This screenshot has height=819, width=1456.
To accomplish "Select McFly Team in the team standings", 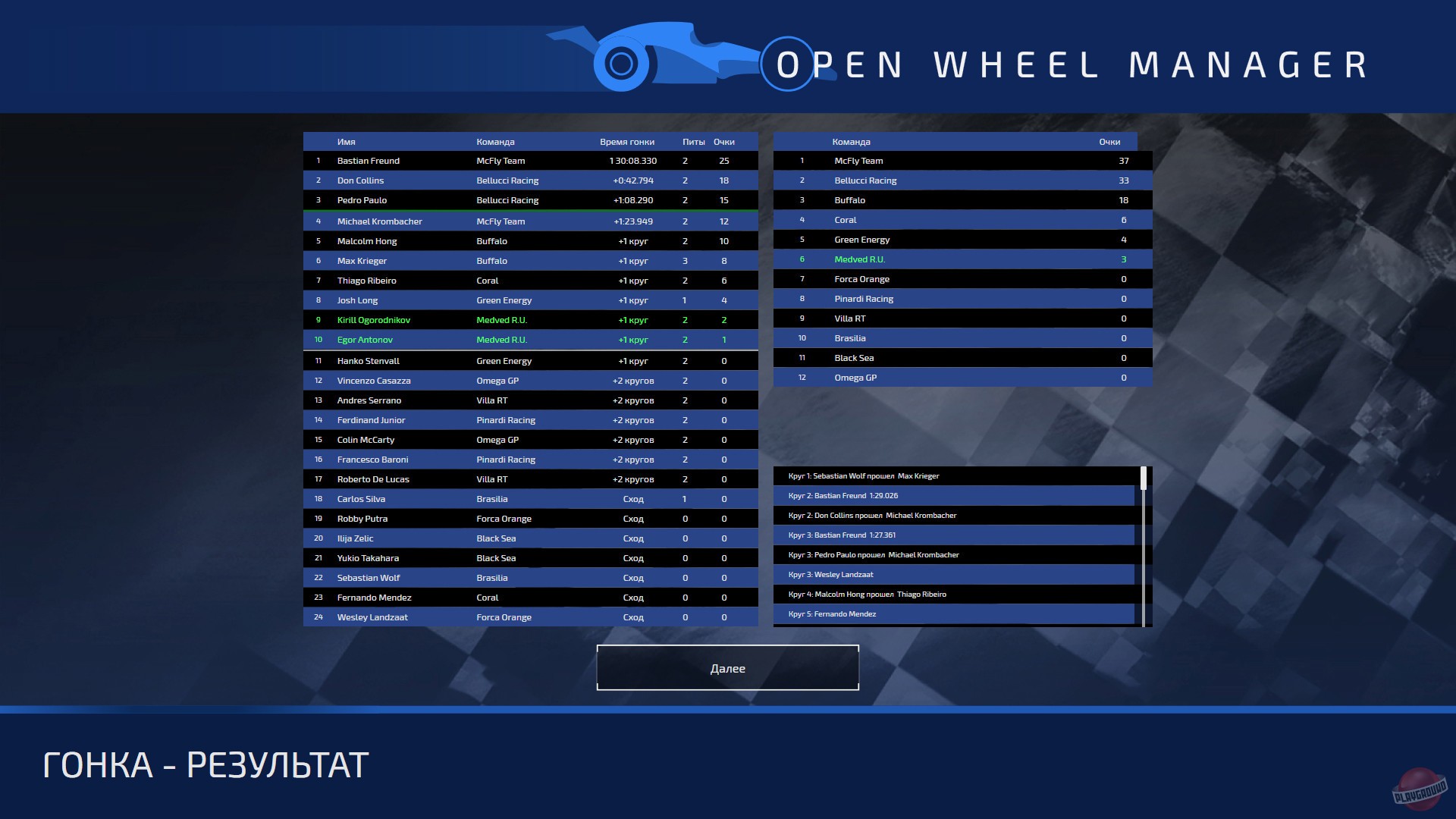I will 962,161.
